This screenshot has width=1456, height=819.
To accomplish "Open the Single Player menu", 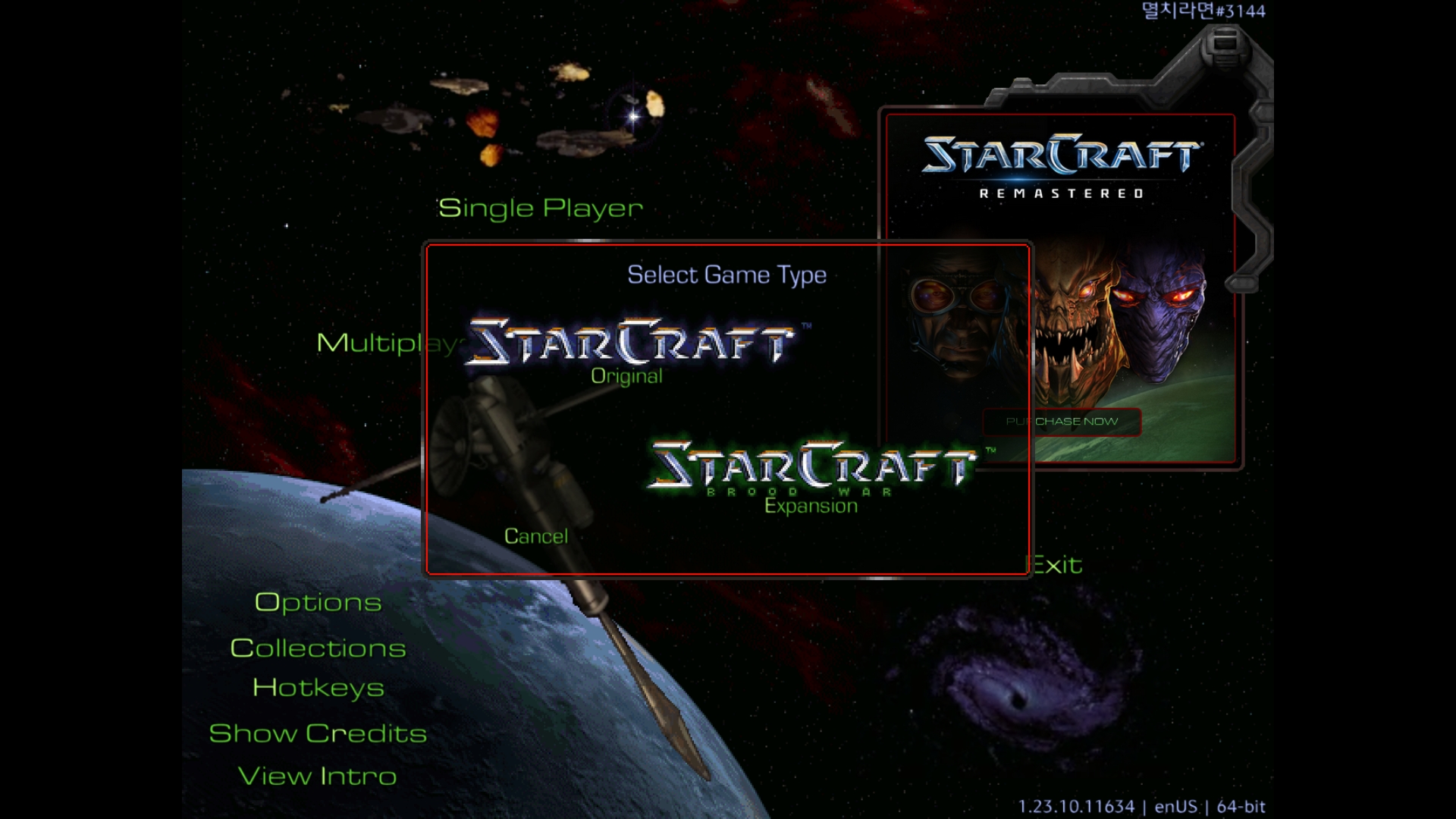I will click(x=540, y=208).
